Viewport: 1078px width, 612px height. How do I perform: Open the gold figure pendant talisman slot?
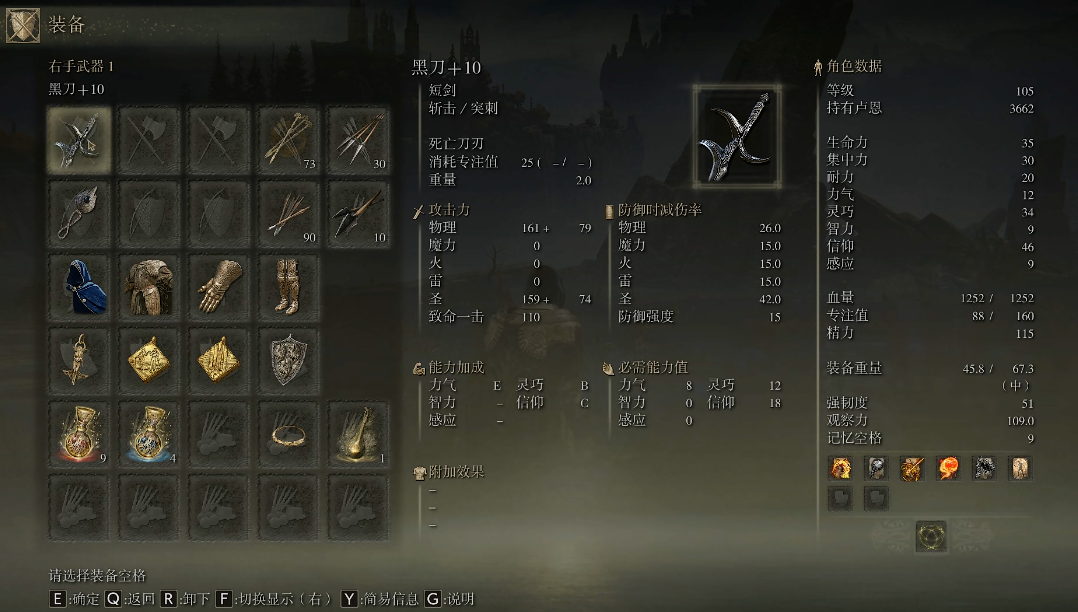[79, 360]
